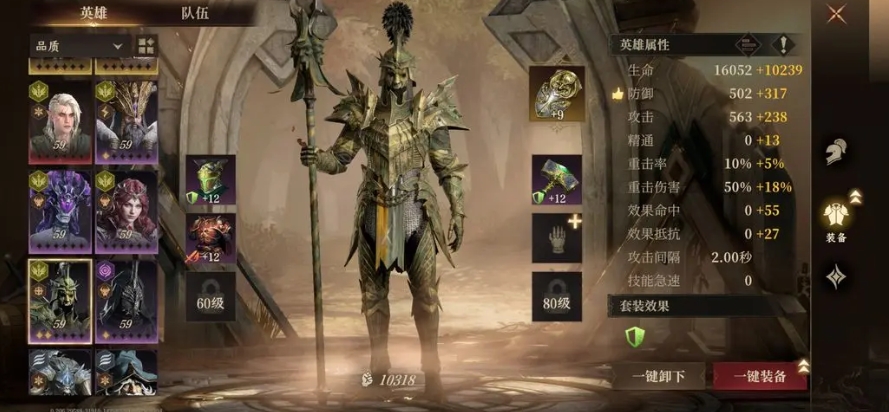Select the white-haired elf hero portrait
The image size is (889, 412).
click(61, 122)
